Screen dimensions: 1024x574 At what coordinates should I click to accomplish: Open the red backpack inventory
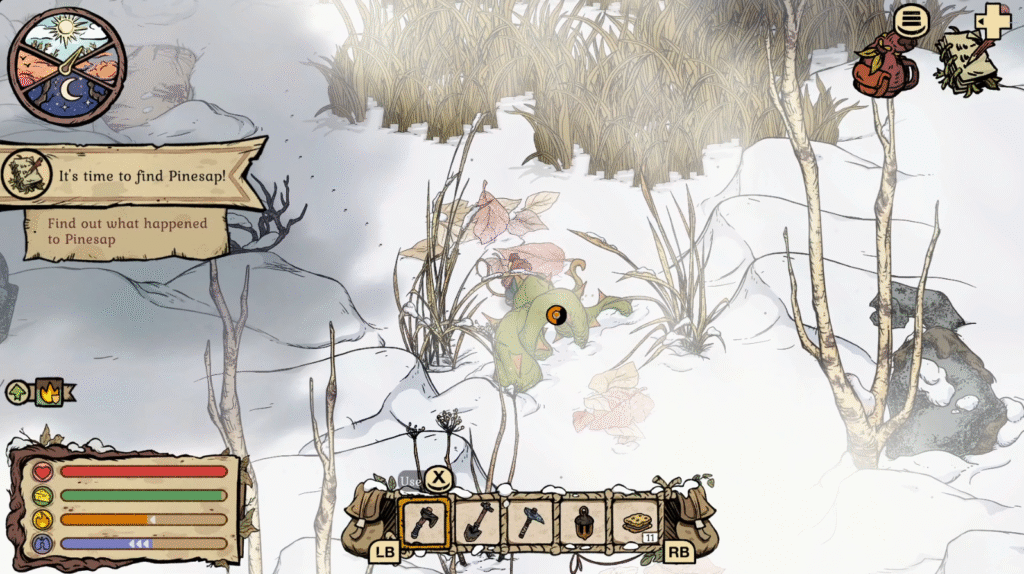[x=883, y=66]
